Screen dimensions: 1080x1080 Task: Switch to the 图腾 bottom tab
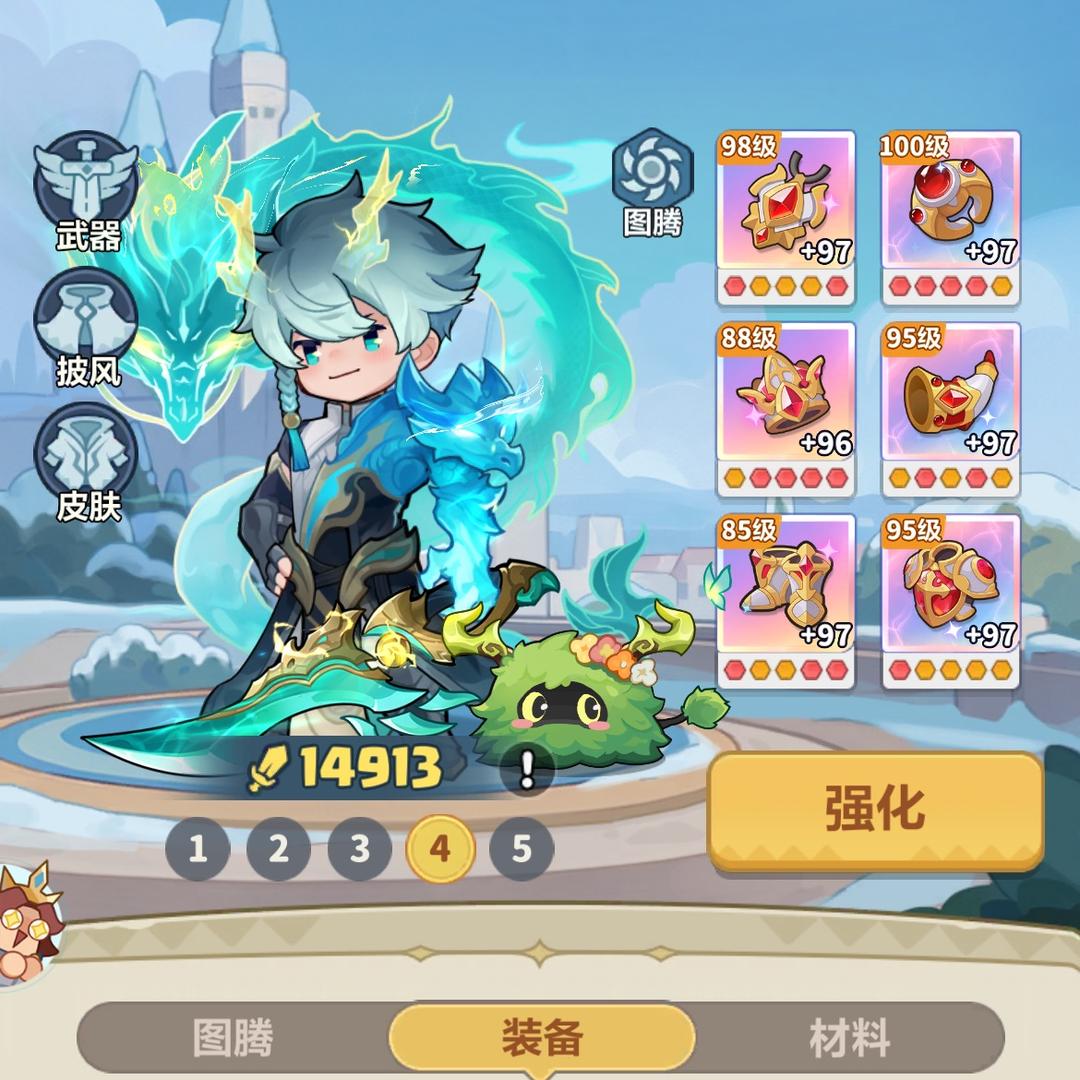coord(233,1039)
